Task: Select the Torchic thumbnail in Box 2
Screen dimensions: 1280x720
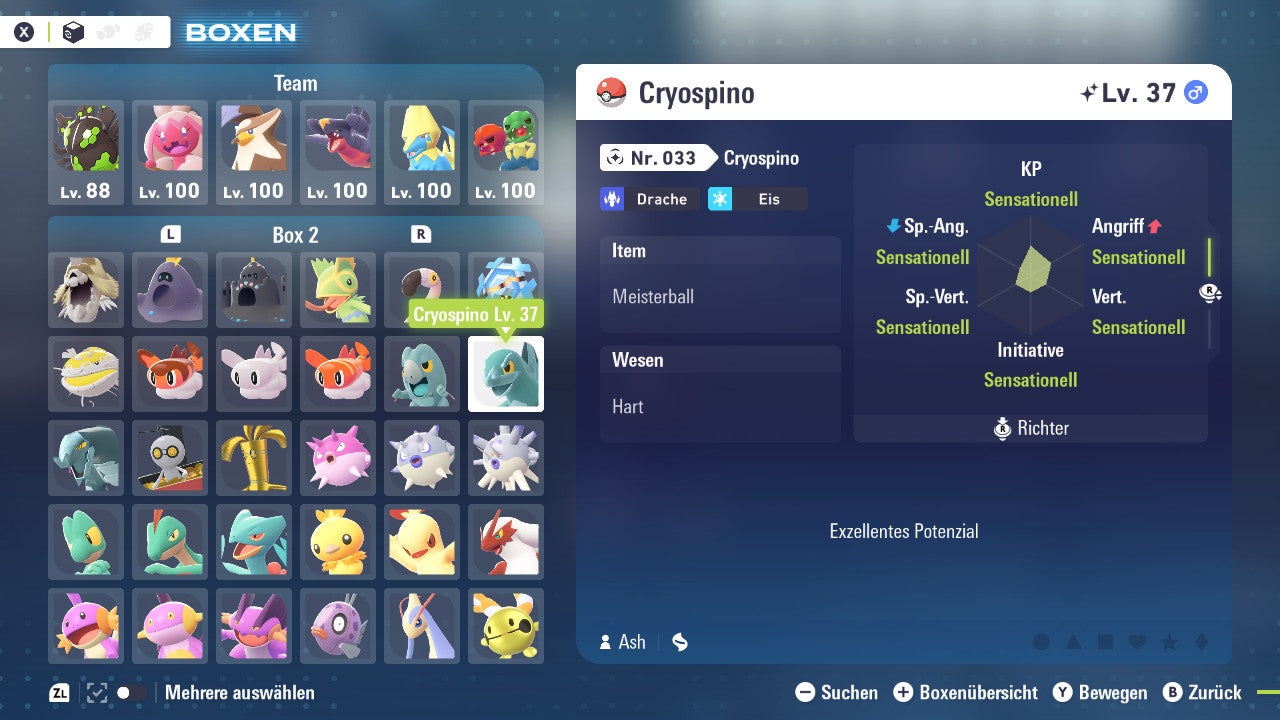Action: click(x=338, y=542)
